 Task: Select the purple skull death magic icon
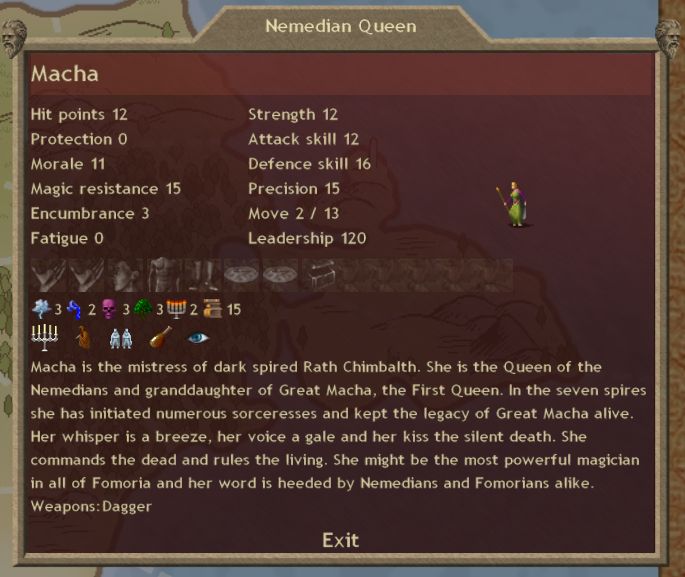point(109,309)
